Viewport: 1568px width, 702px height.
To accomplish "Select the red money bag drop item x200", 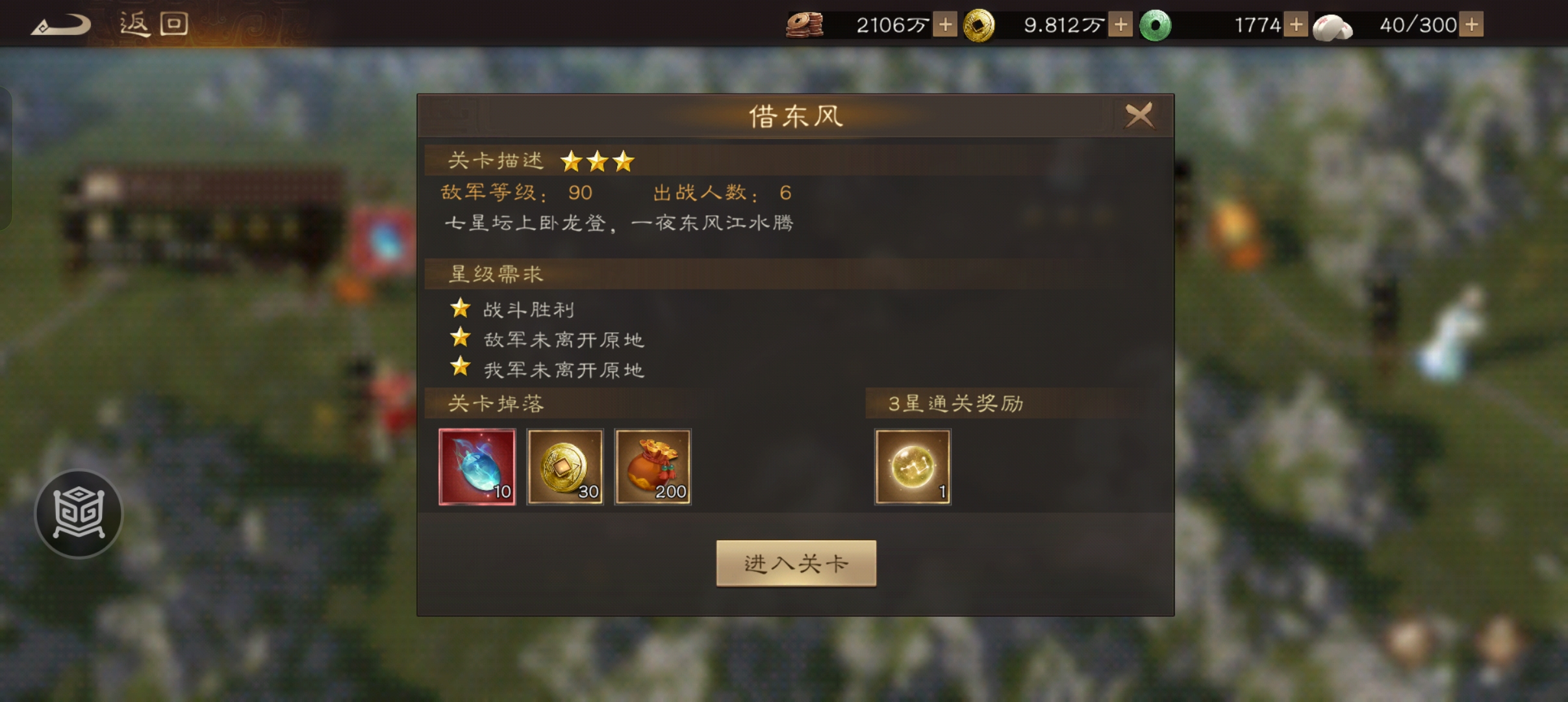I will pyautogui.click(x=653, y=467).
